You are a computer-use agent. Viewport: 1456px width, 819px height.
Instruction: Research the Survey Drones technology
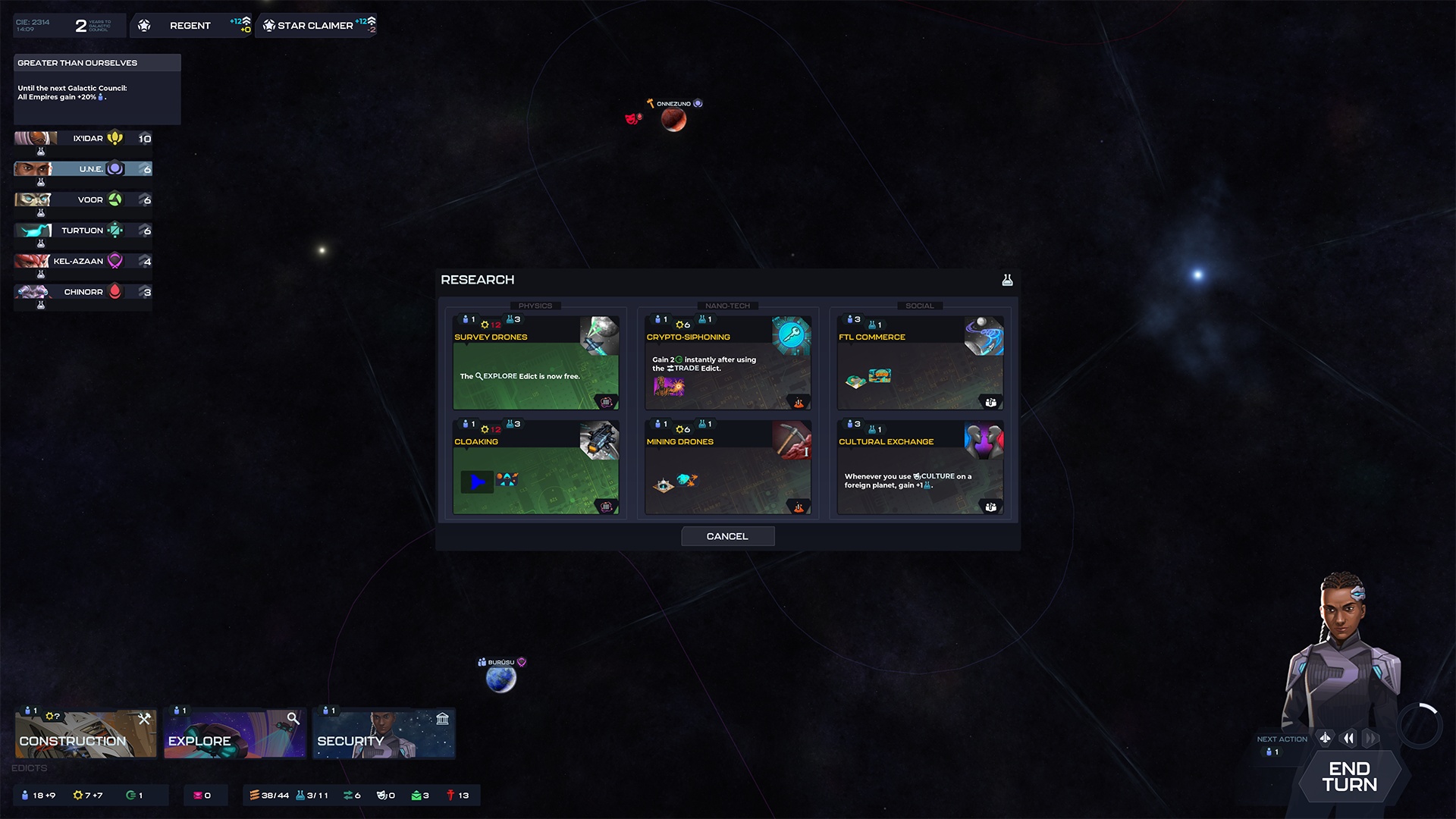(535, 362)
